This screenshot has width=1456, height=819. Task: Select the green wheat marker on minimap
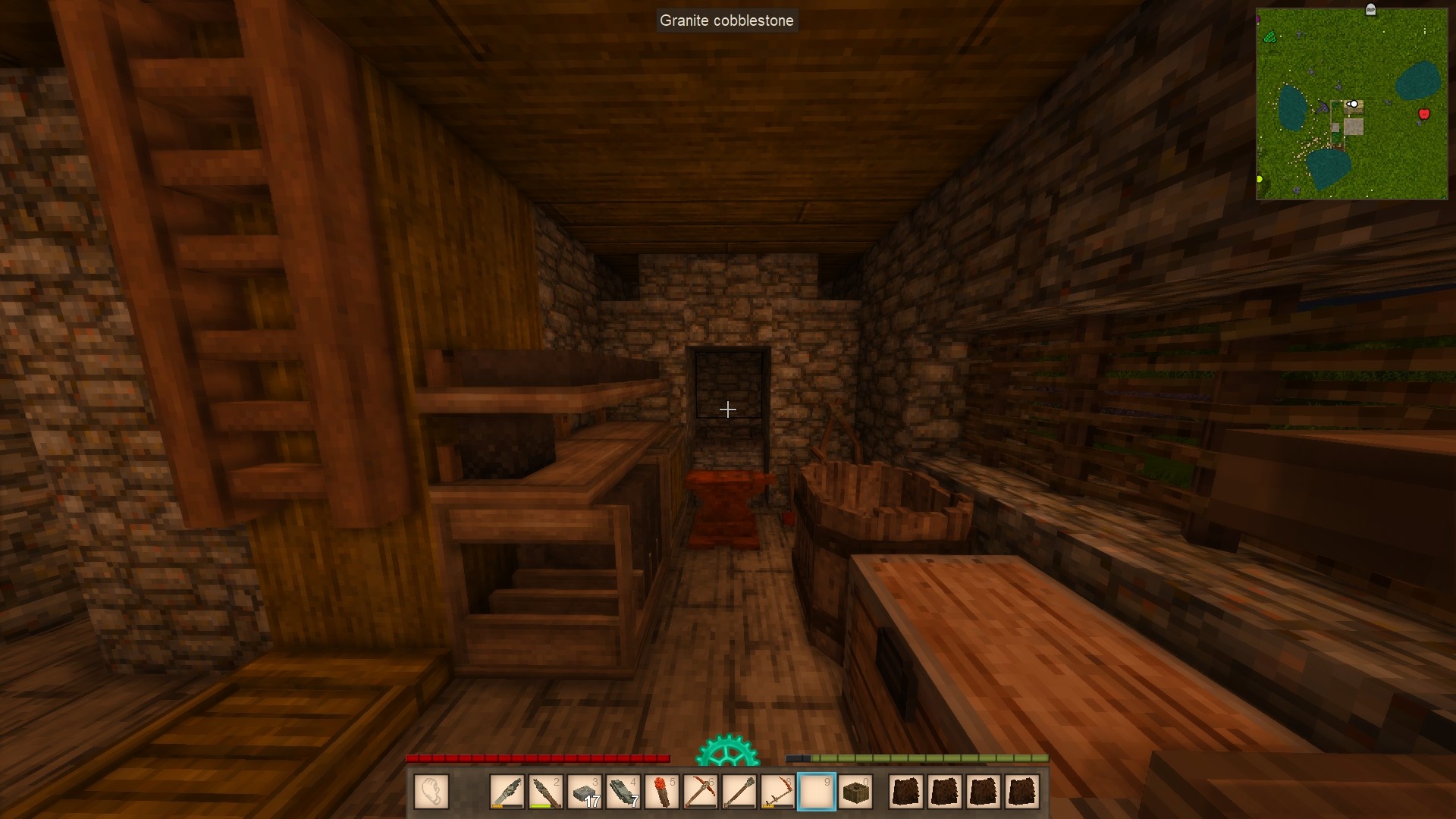coord(1270,36)
